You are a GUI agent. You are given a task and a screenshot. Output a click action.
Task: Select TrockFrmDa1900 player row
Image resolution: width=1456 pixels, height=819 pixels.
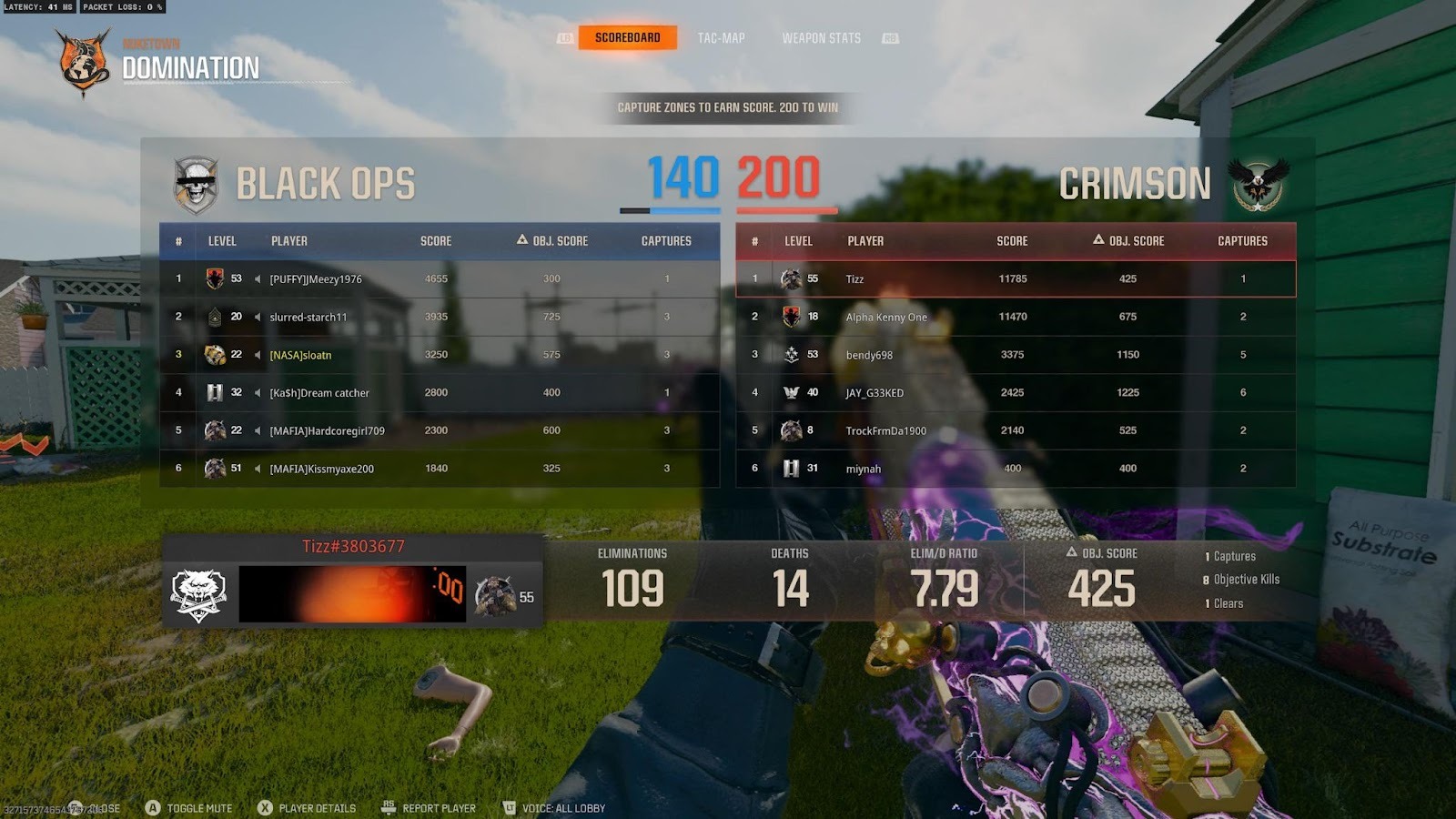[x=885, y=430]
